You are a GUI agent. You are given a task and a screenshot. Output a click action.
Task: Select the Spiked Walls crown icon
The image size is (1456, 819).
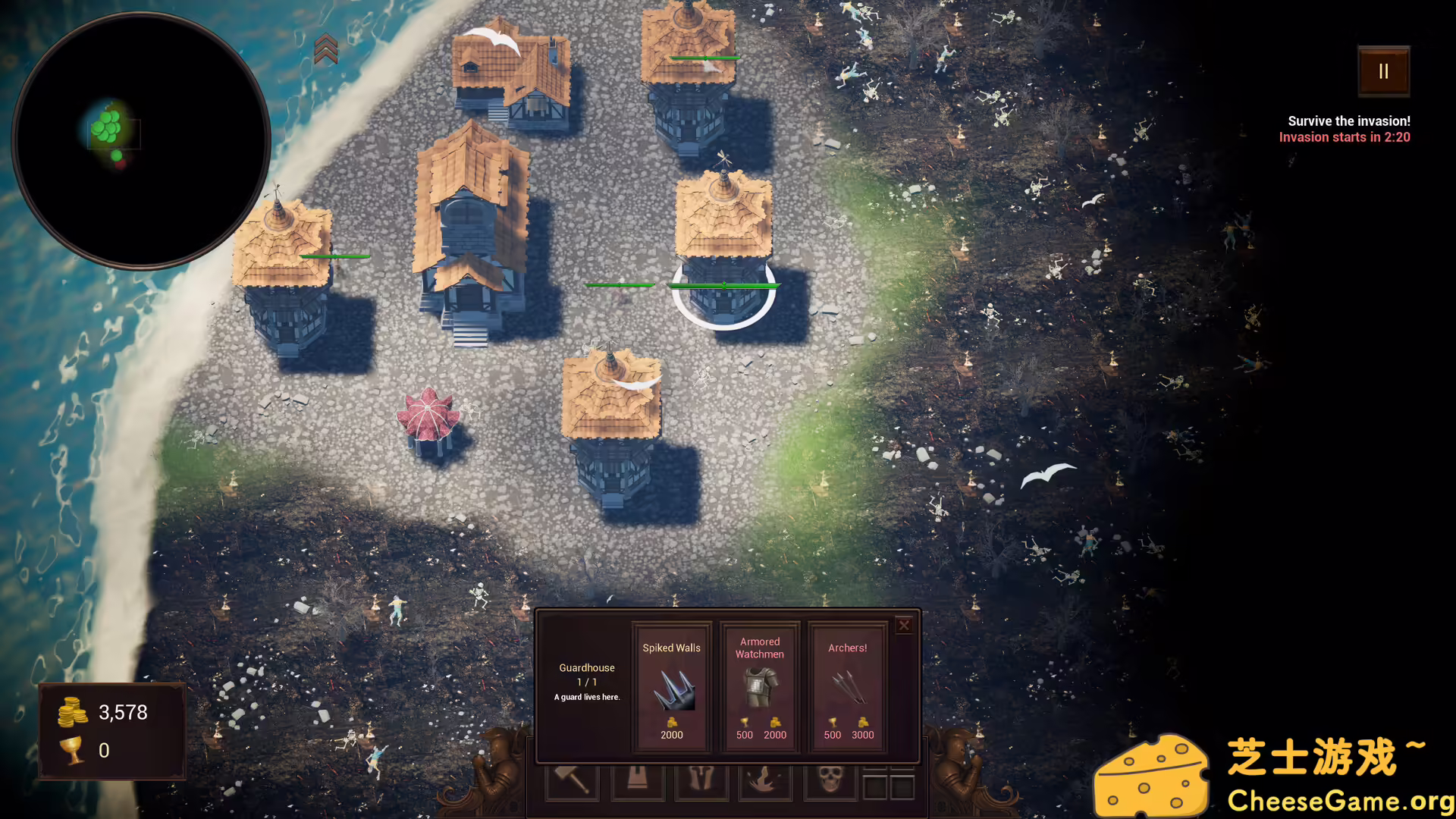pyautogui.click(x=671, y=690)
